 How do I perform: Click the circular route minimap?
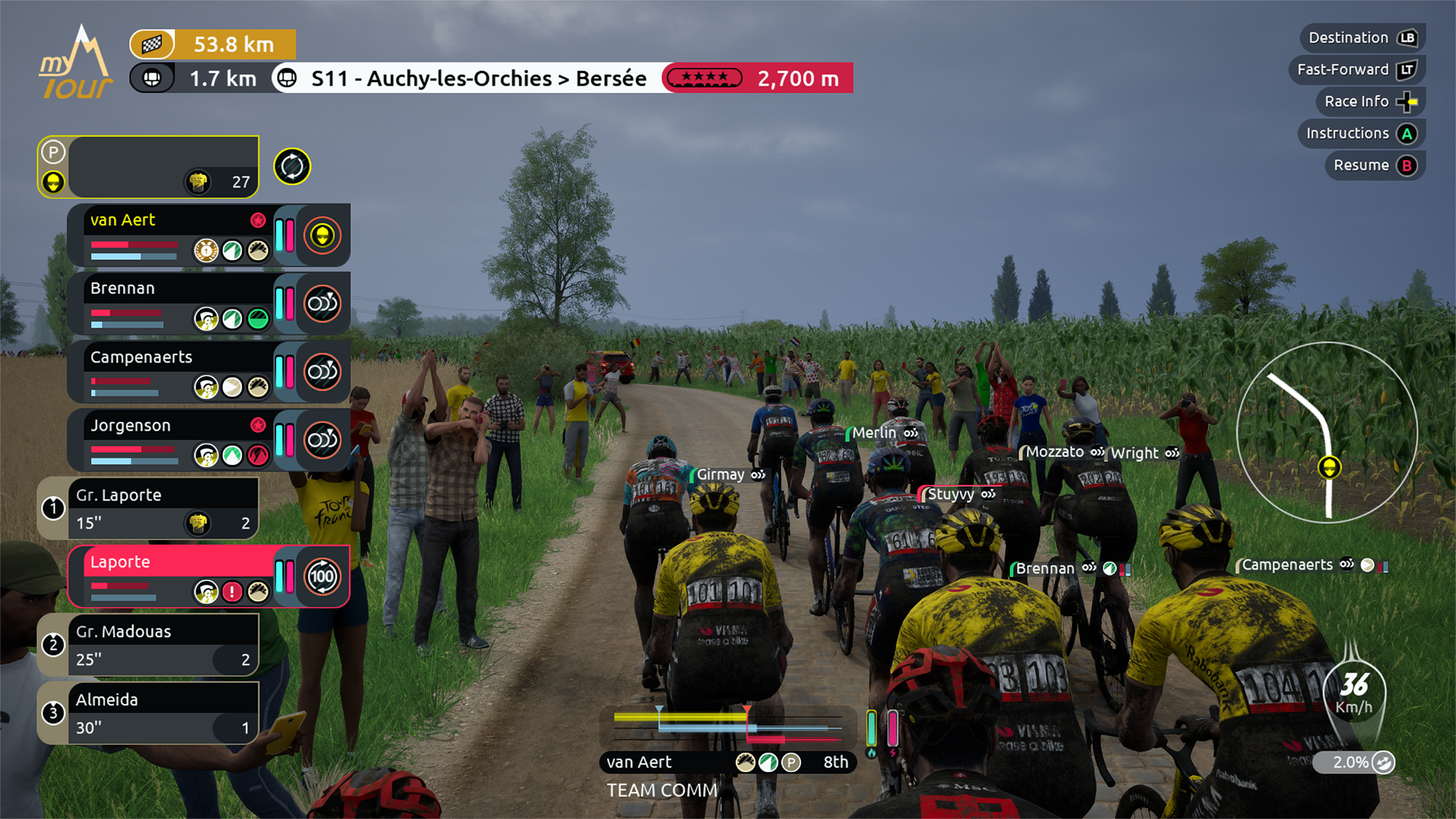[1327, 432]
